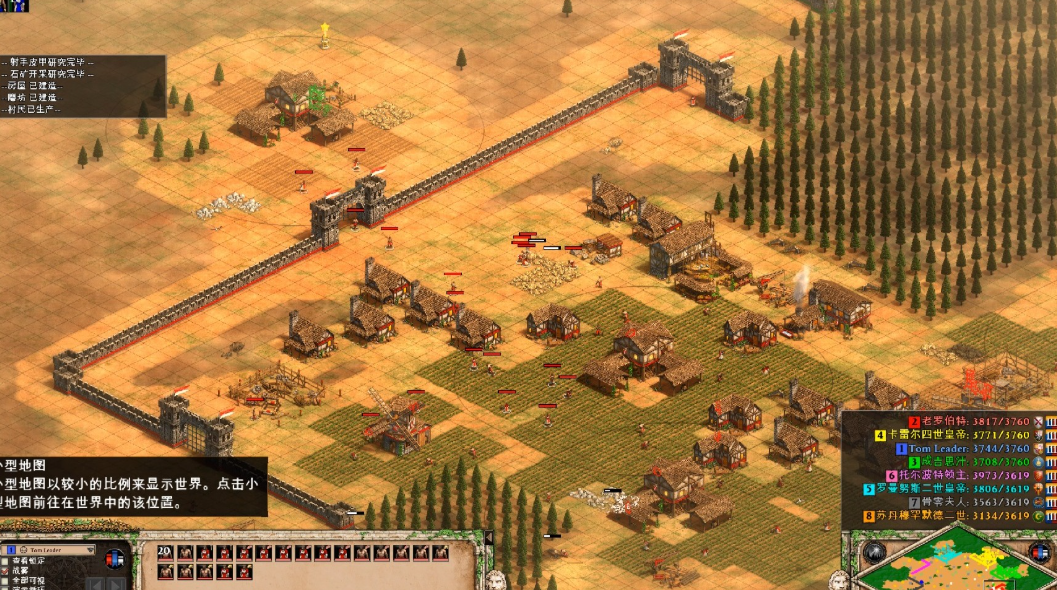Open the Tom Leader player dropdown
1057x590 pixels.
tap(51, 550)
